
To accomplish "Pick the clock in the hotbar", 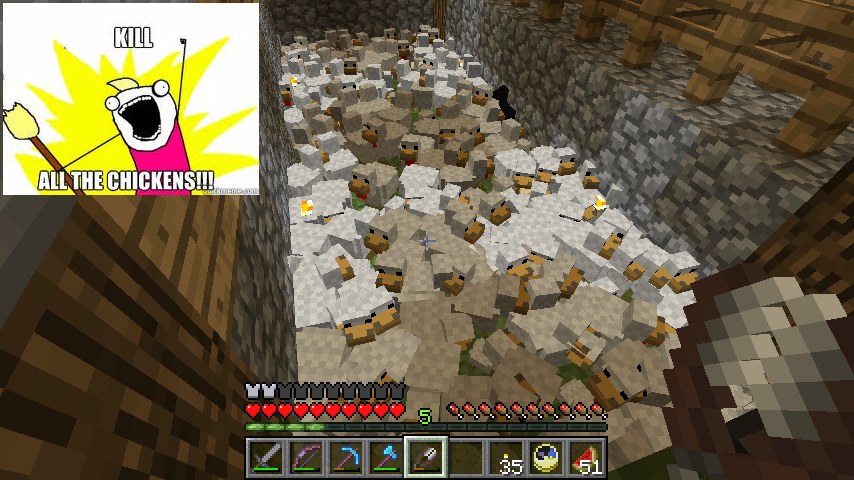I will [x=546, y=458].
